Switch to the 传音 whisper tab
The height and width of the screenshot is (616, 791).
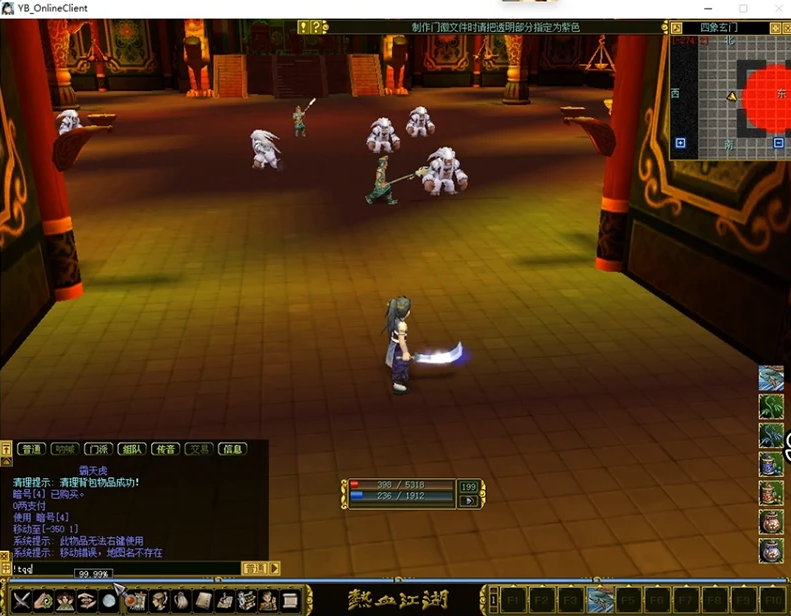click(165, 449)
